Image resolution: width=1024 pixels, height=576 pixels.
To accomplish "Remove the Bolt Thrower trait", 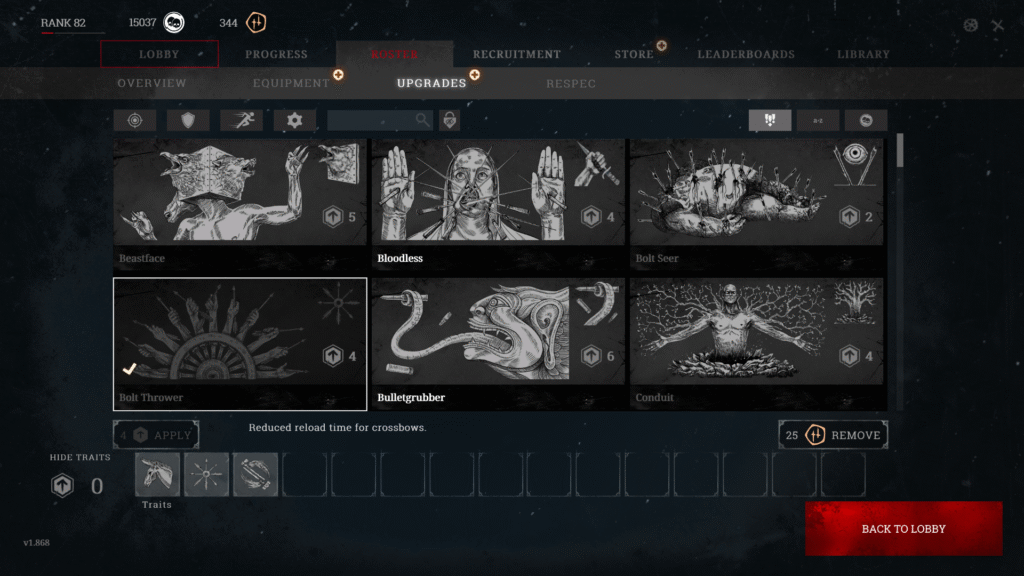I will [x=833, y=435].
